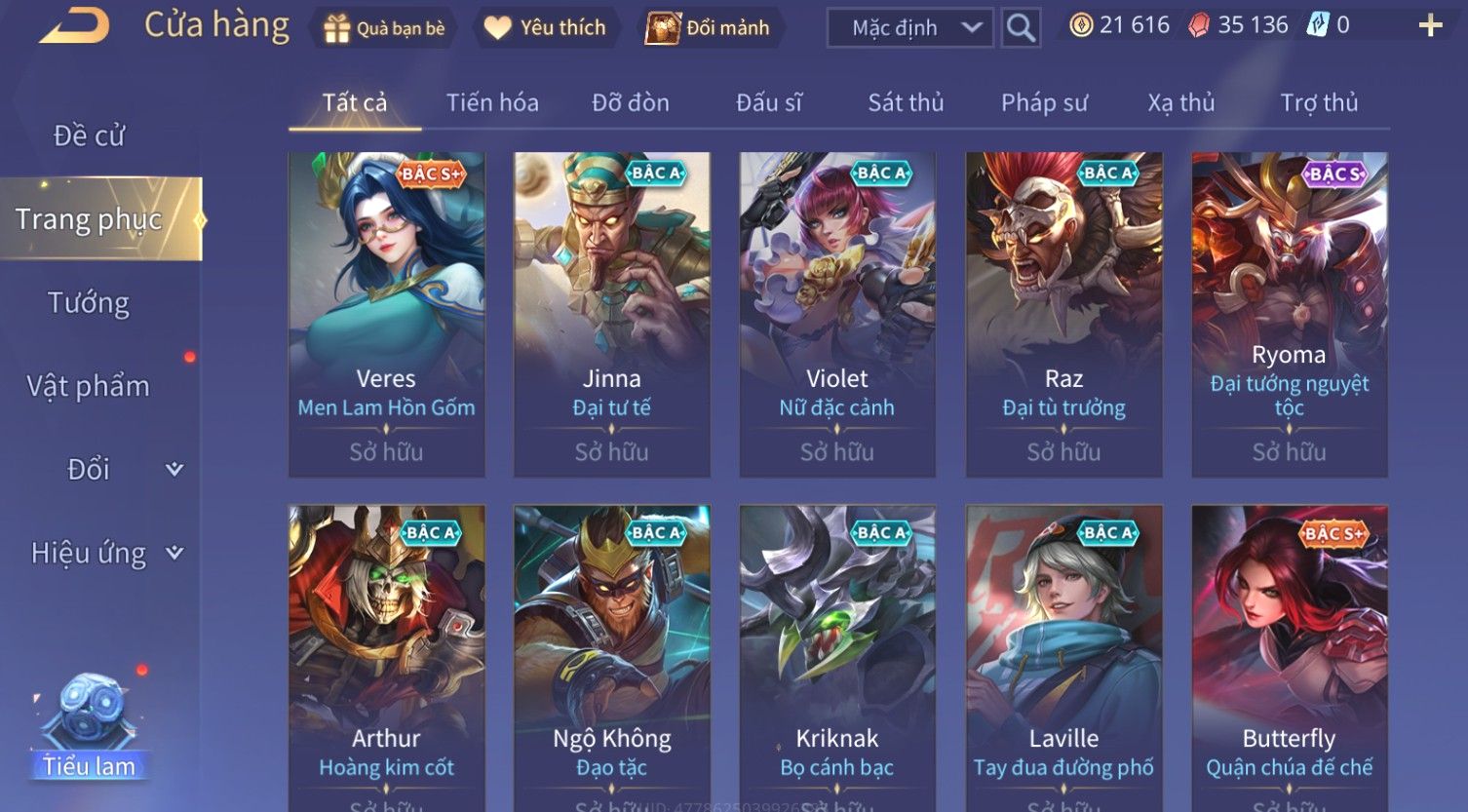
Task: Click the magnifying glass search button
Action: pyautogui.click(x=1021, y=28)
